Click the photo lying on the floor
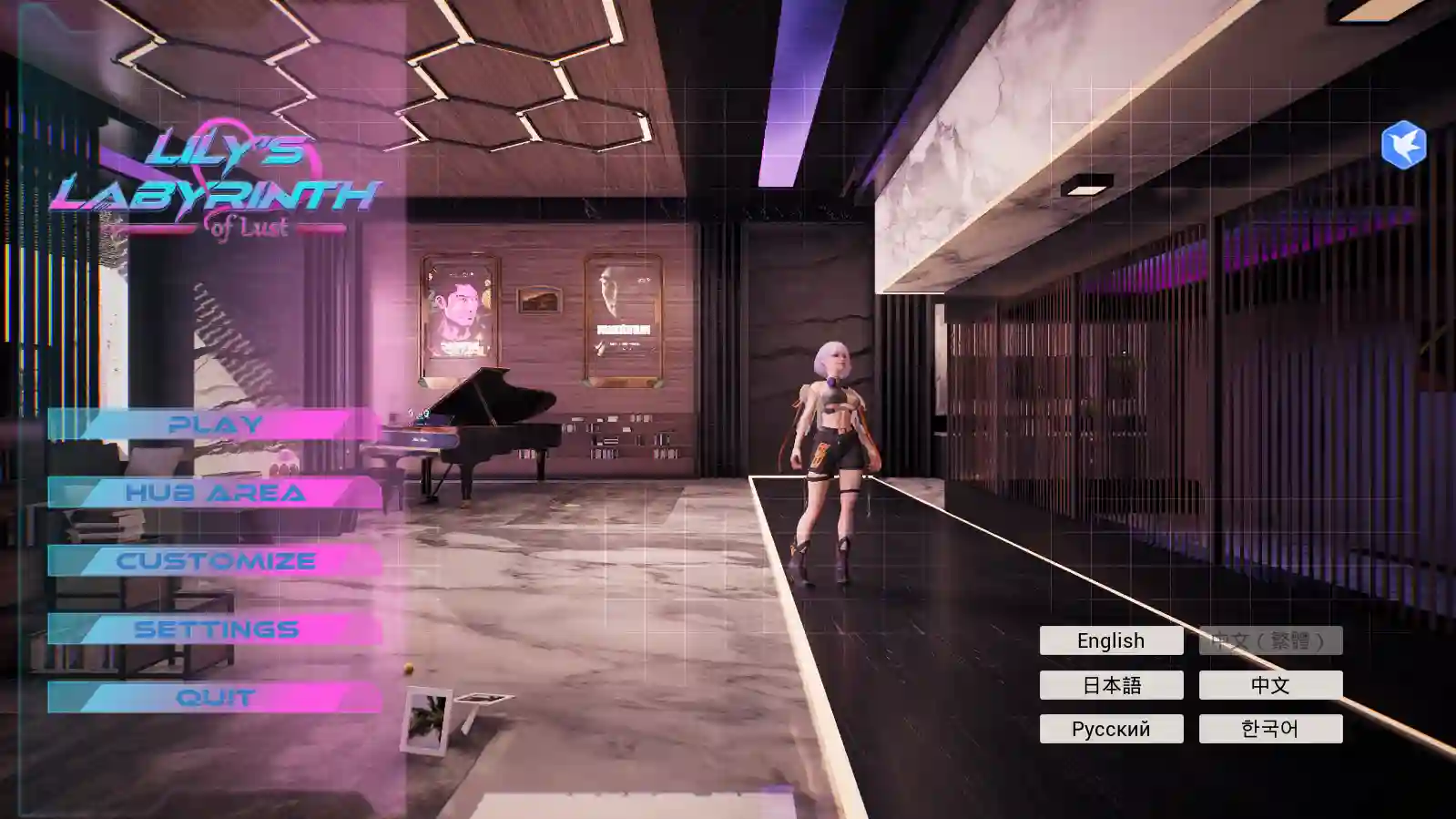The width and height of the screenshot is (1456, 819). [424, 720]
